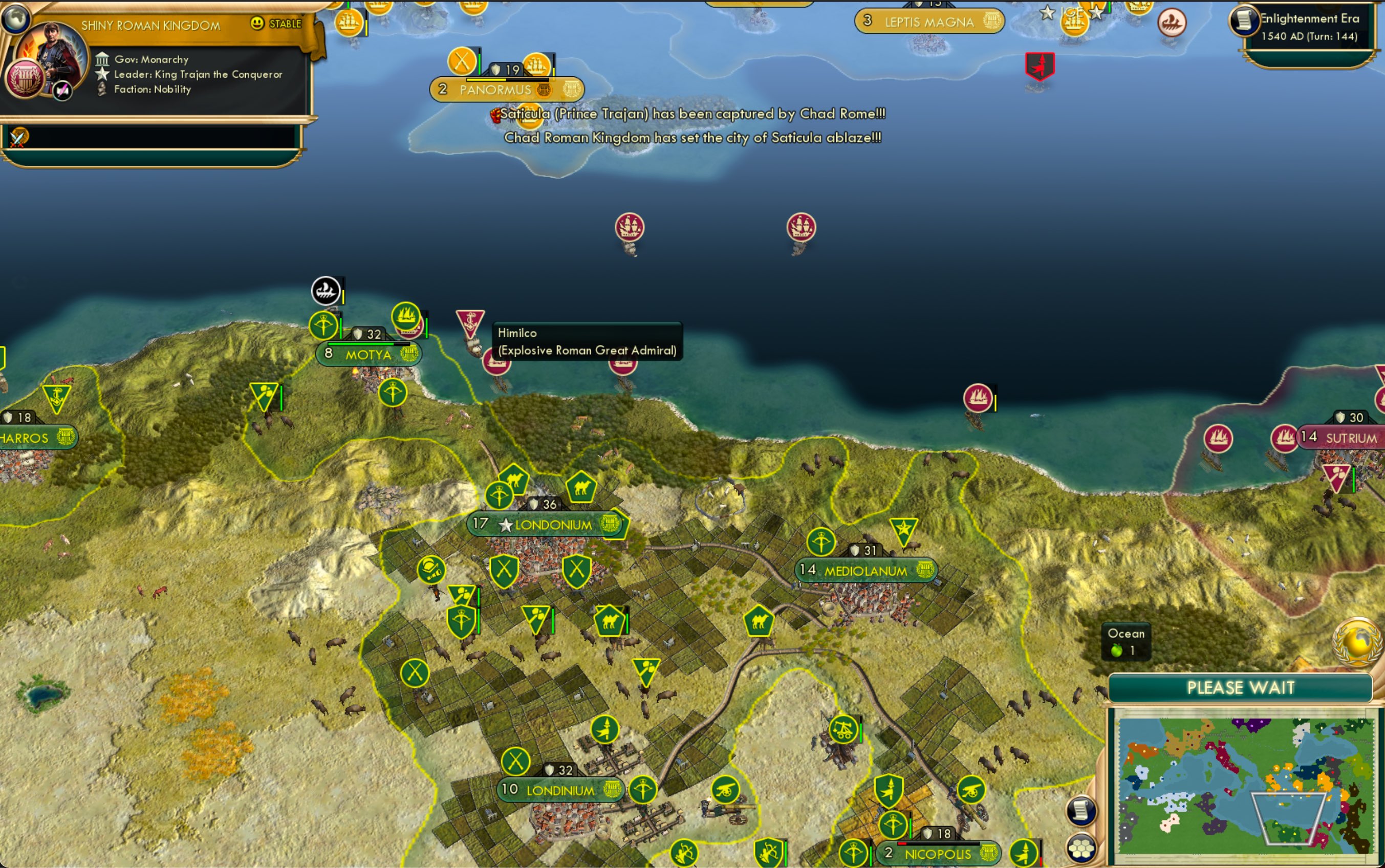Click the red enemy unit flag near Leptis Magna
Screen dimensions: 1385x868
[1040, 66]
